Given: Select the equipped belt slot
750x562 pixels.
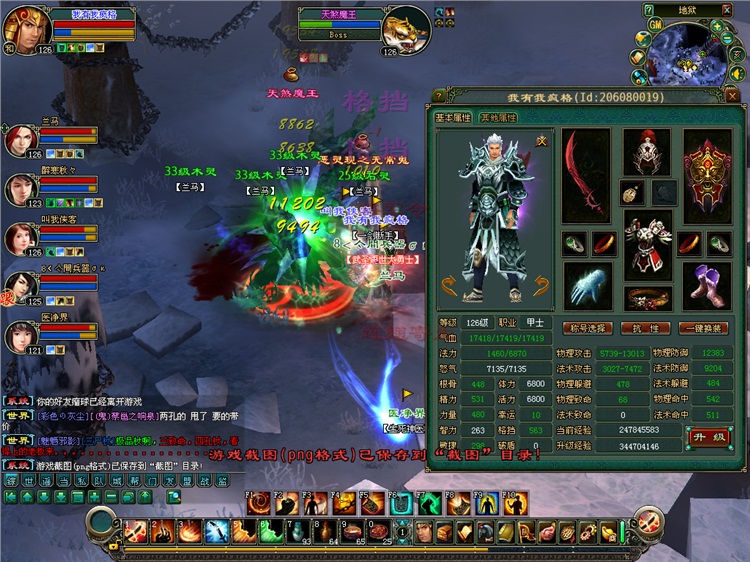Looking at the screenshot, I should 646,296.
